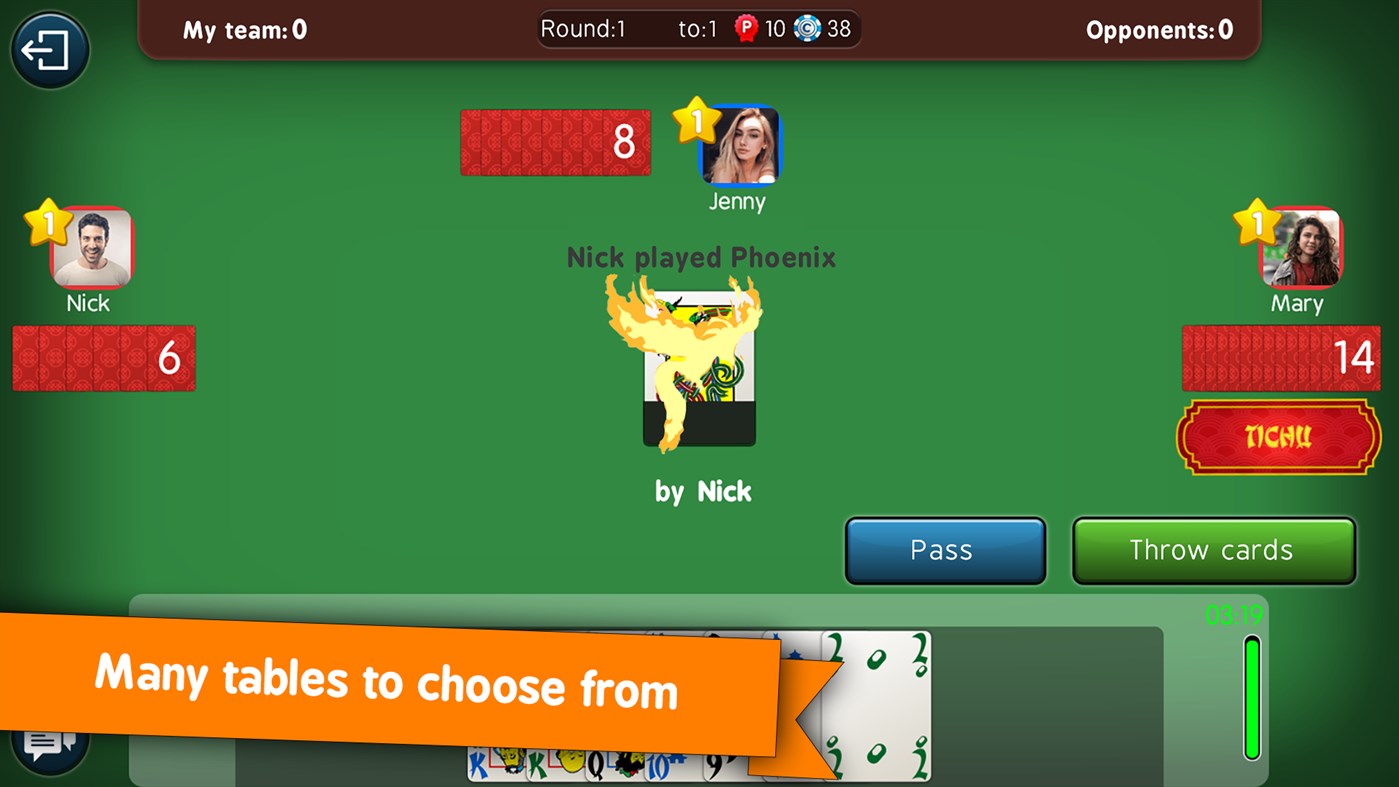The height and width of the screenshot is (787, 1399).
Task: Select Nick's avatar portrait
Action: click(x=90, y=248)
